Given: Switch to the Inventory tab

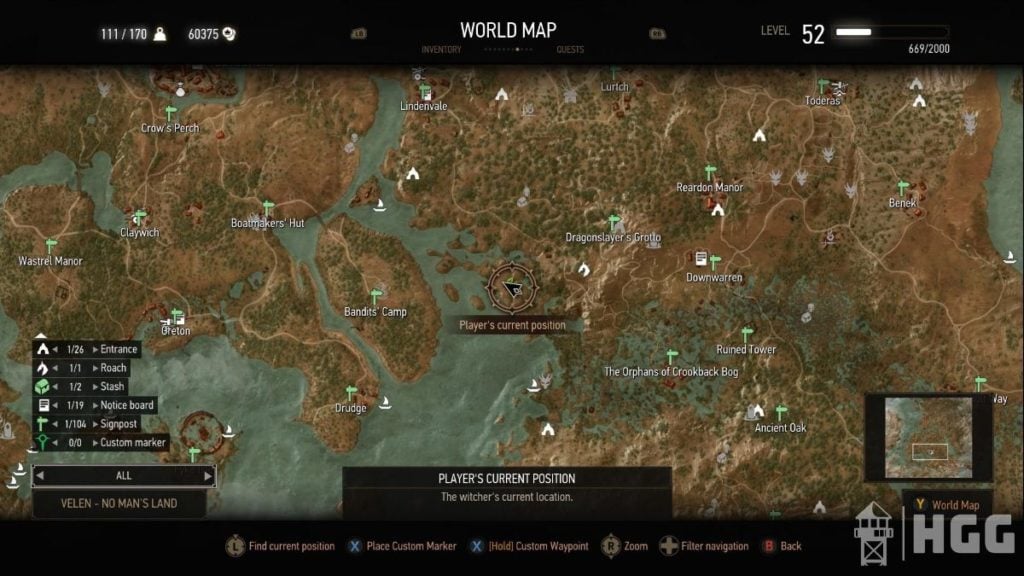Looking at the screenshot, I should 441,49.
